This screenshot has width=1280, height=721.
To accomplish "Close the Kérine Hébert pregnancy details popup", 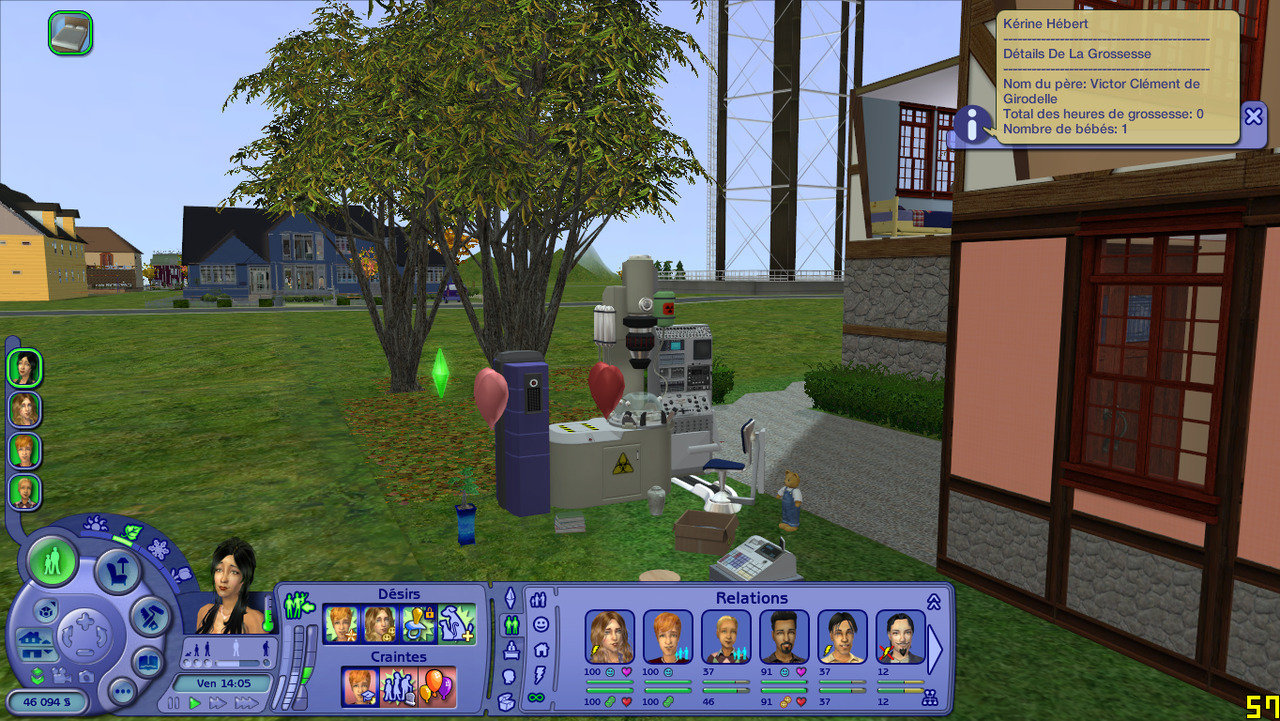I will (x=1253, y=116).
